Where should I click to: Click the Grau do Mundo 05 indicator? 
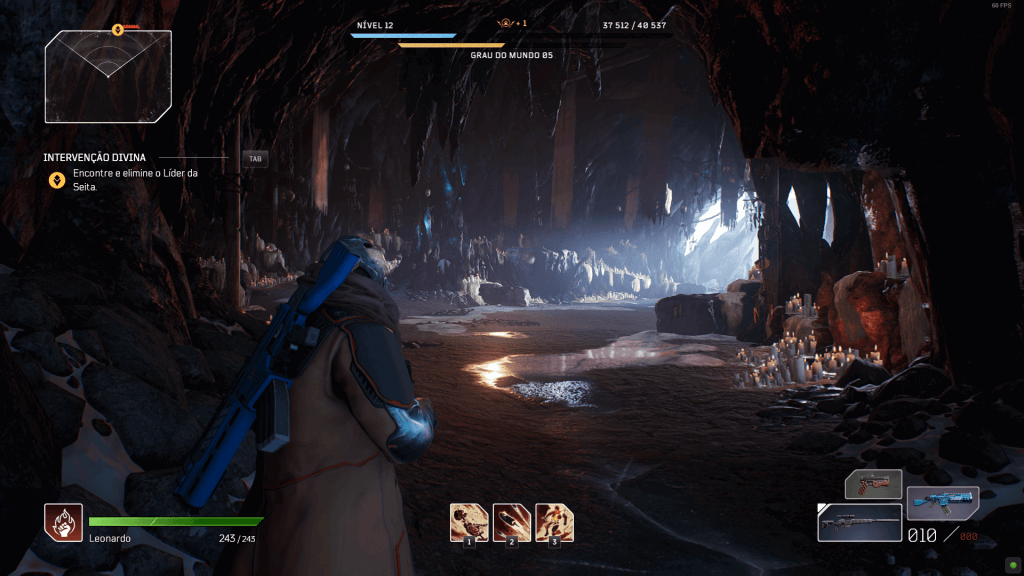pos(511,55)
